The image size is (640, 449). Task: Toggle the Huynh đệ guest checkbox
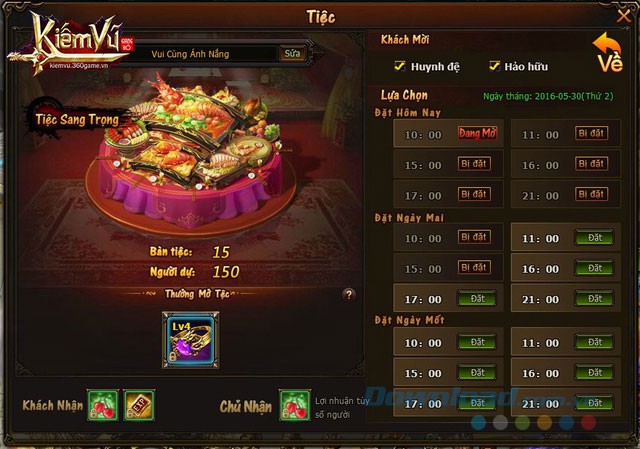pyautogui.click(x=400, y=67)
